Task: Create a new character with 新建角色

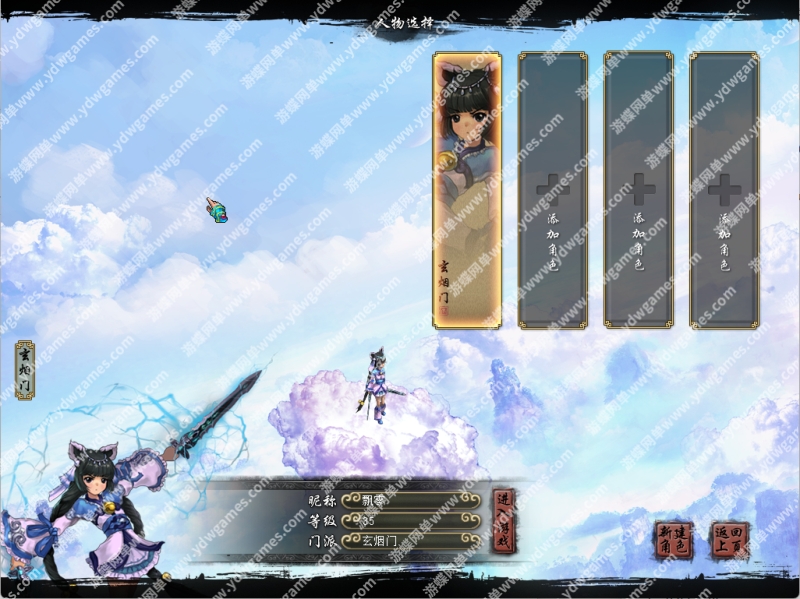Action: (674, 541)
